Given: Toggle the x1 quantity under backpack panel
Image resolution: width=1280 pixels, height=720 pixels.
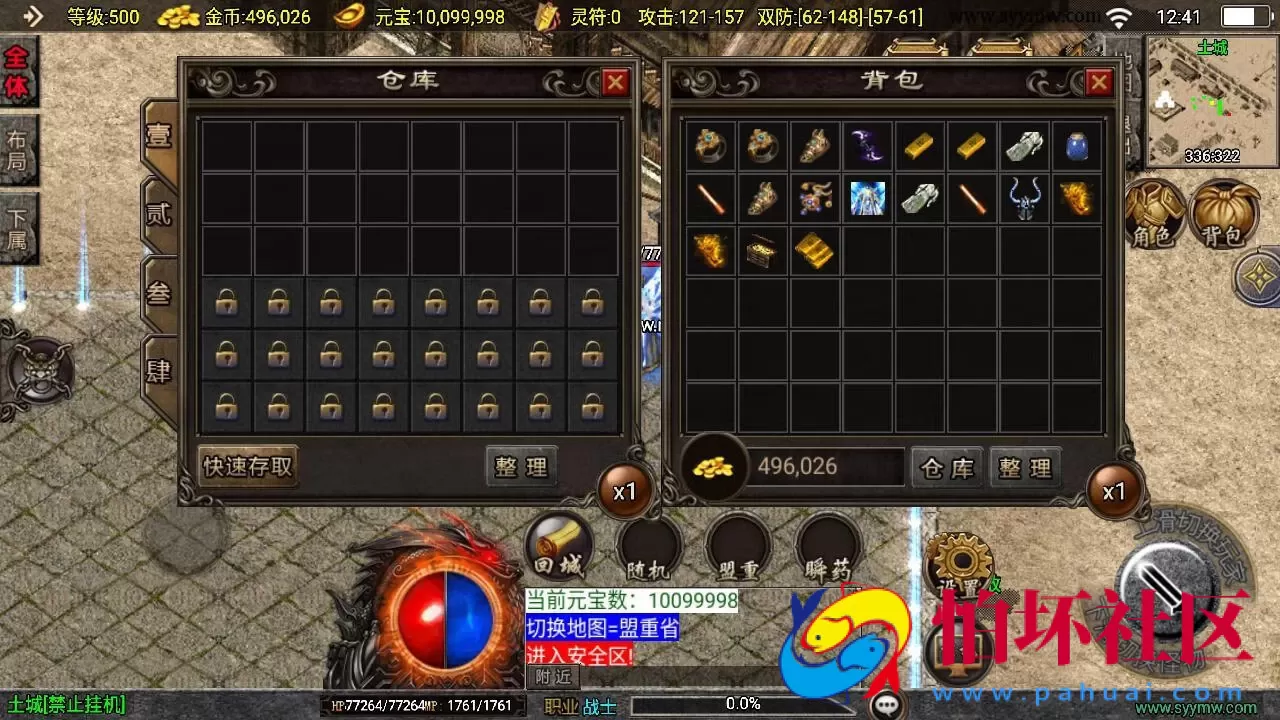Looking at the screenshot, I should (x=1114, y=490).
